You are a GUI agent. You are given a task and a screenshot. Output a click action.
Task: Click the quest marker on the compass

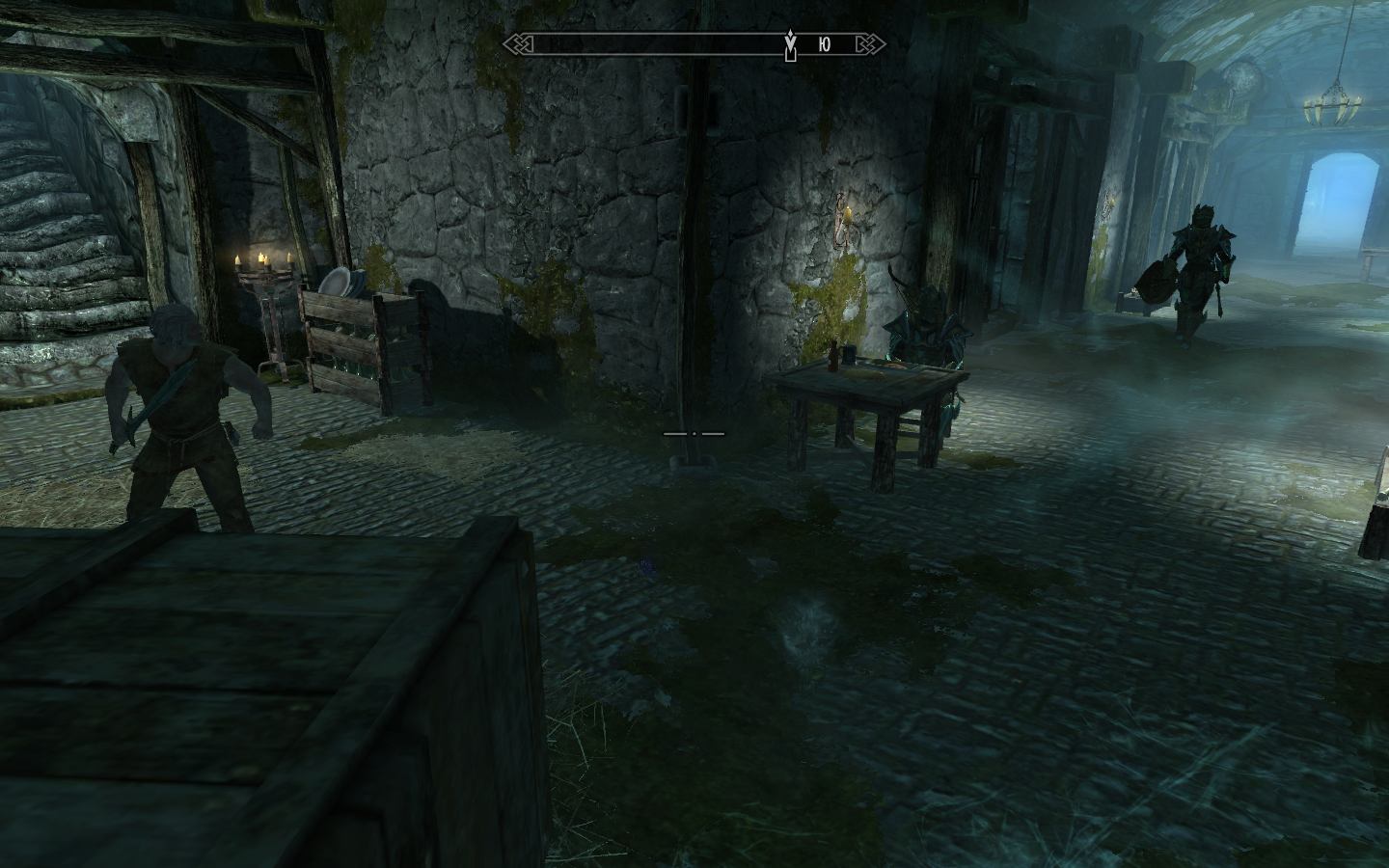[x=791, y=44]
